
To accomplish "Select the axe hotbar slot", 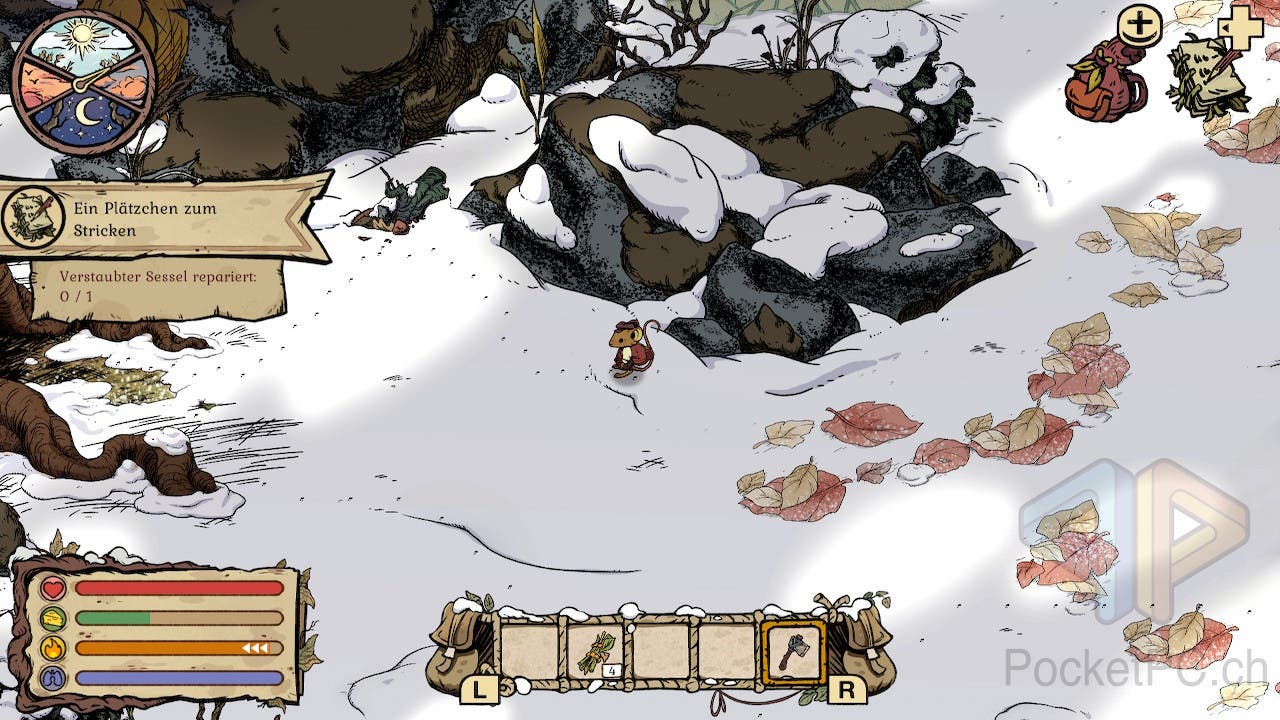I will click(x=792, y=652).
